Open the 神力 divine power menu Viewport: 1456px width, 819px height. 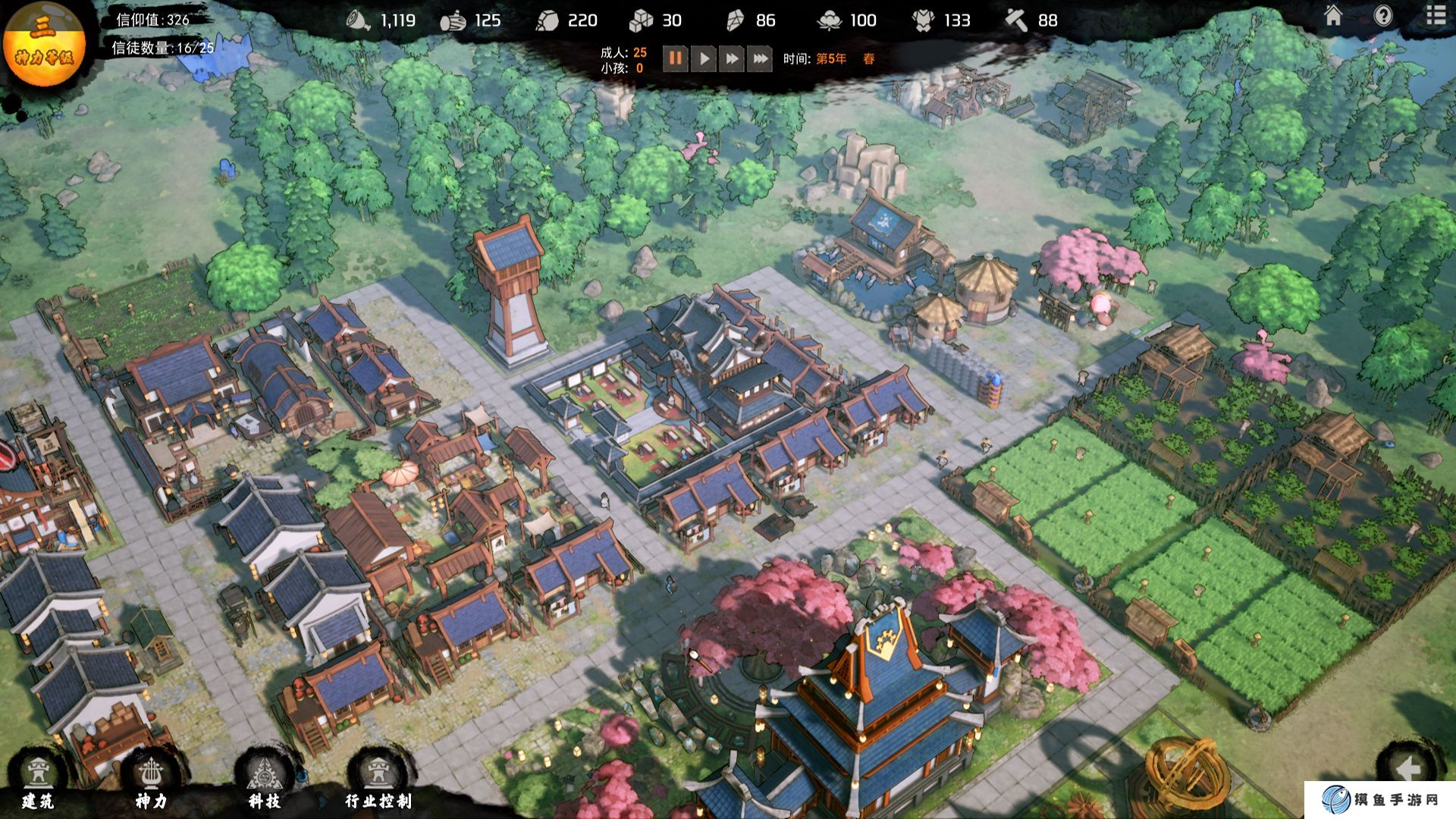(x=151, y=780)
